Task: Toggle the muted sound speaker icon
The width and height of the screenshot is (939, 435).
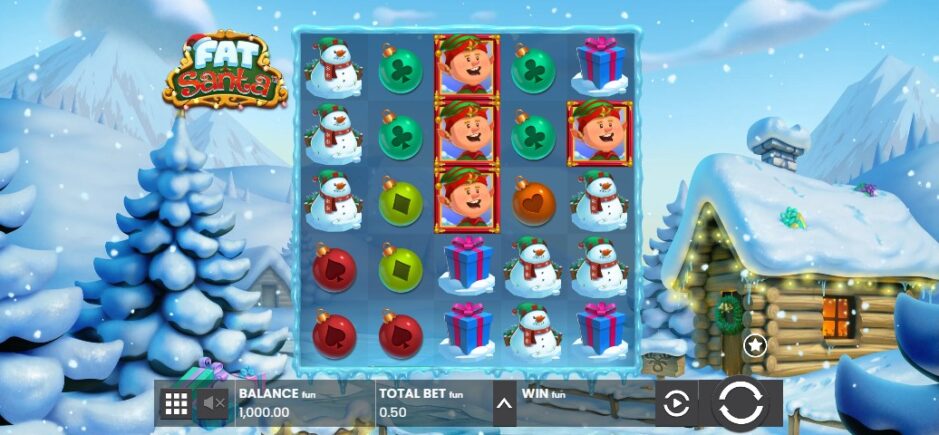Action: pyautogui.click(x=214, y=403)
